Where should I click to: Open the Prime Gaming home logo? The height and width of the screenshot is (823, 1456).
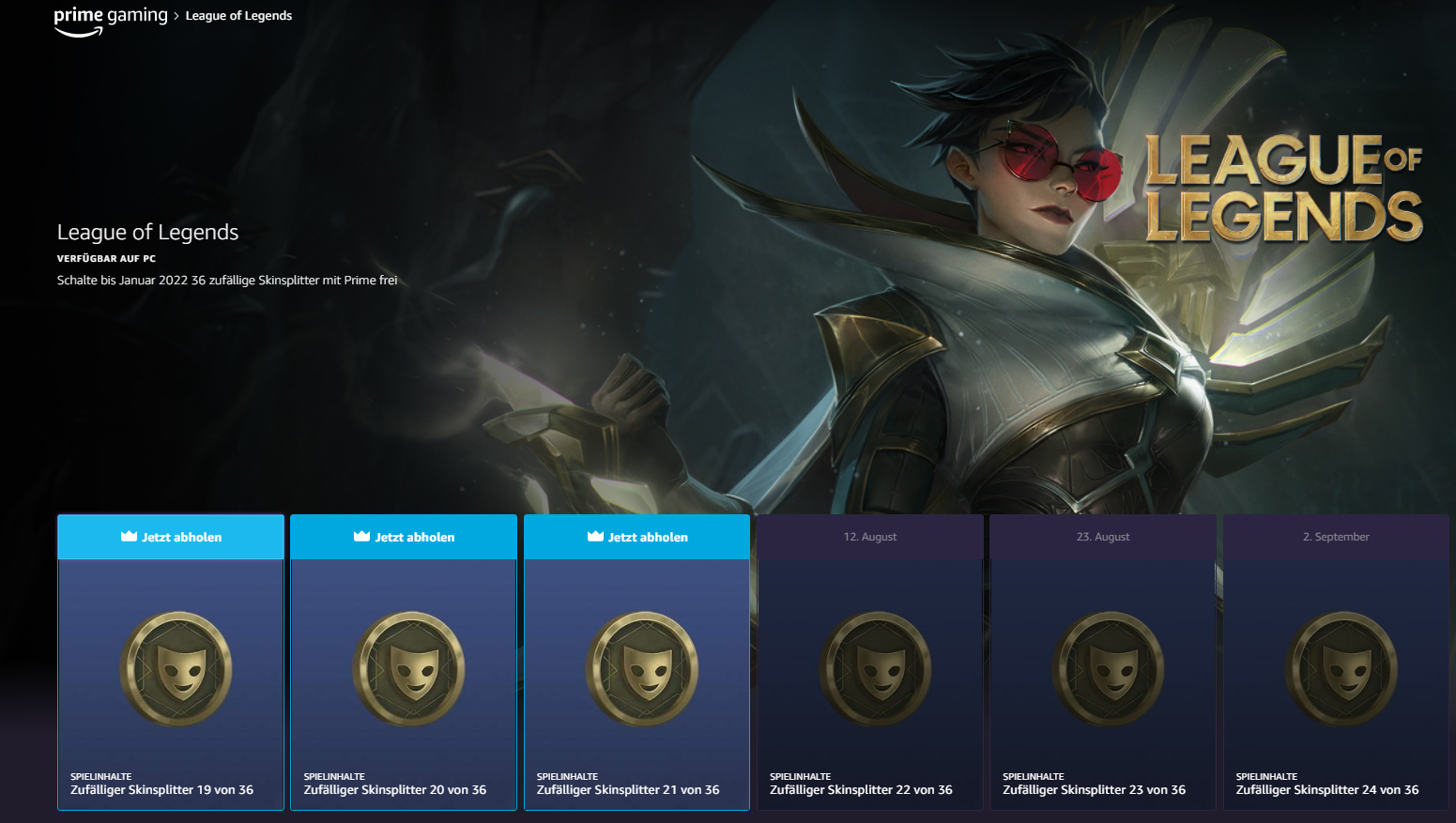(110, 19)
